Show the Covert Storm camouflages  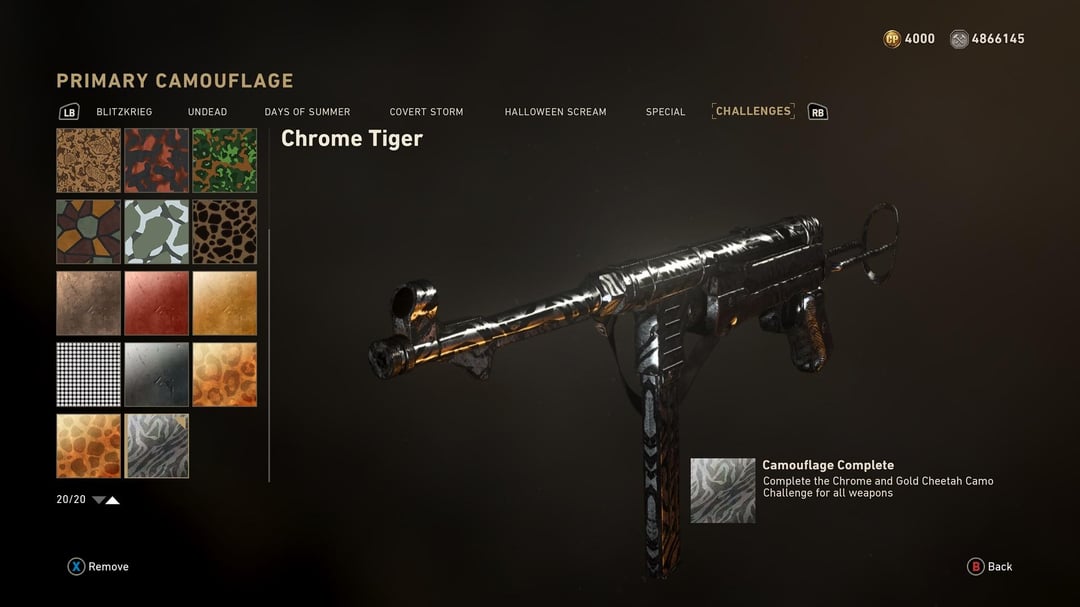pyautogui.click(x=426, y=112)
